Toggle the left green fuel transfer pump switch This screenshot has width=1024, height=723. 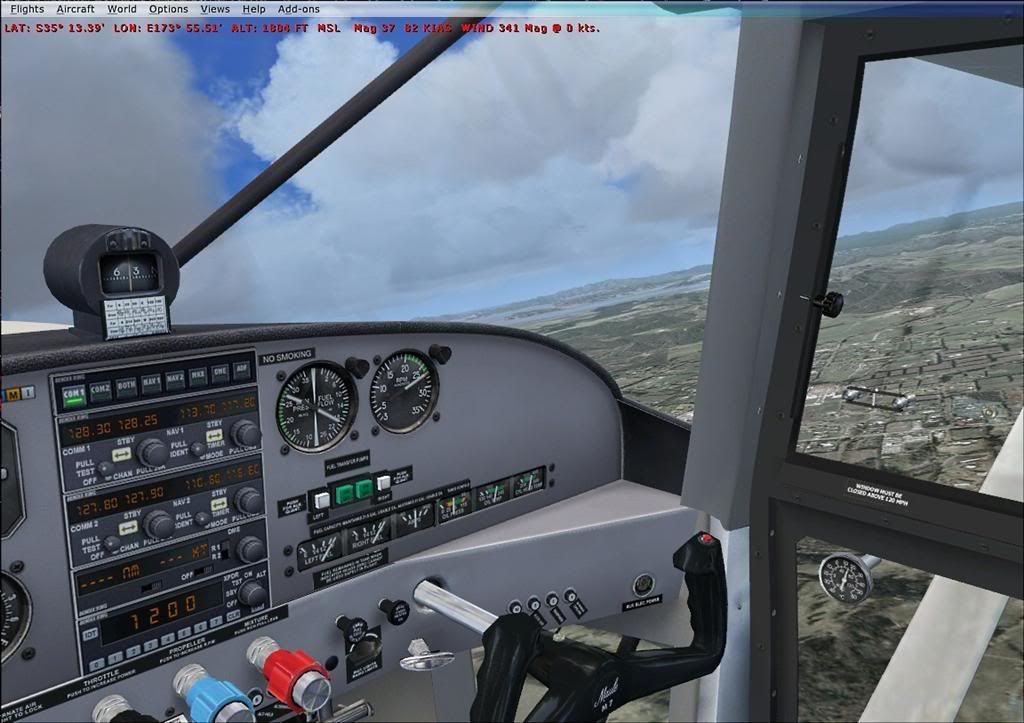click(343, 491)
